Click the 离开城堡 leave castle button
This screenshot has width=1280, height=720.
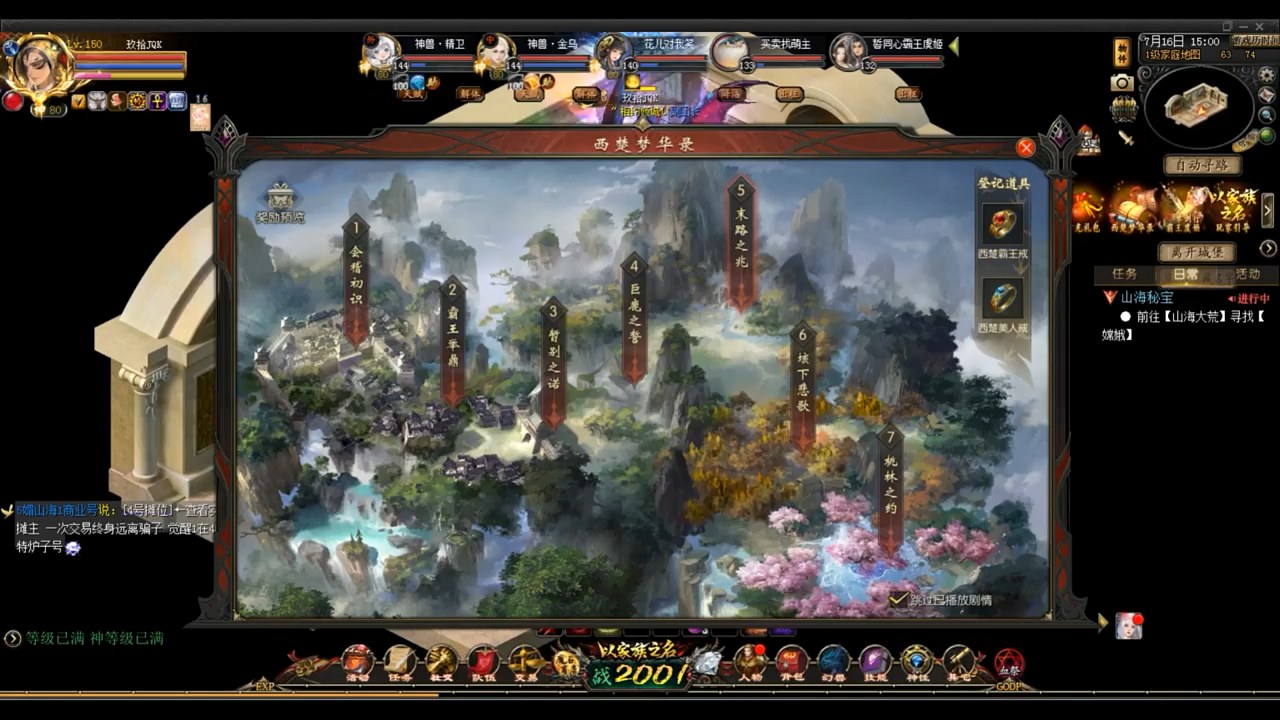[x=1197, y=252]
